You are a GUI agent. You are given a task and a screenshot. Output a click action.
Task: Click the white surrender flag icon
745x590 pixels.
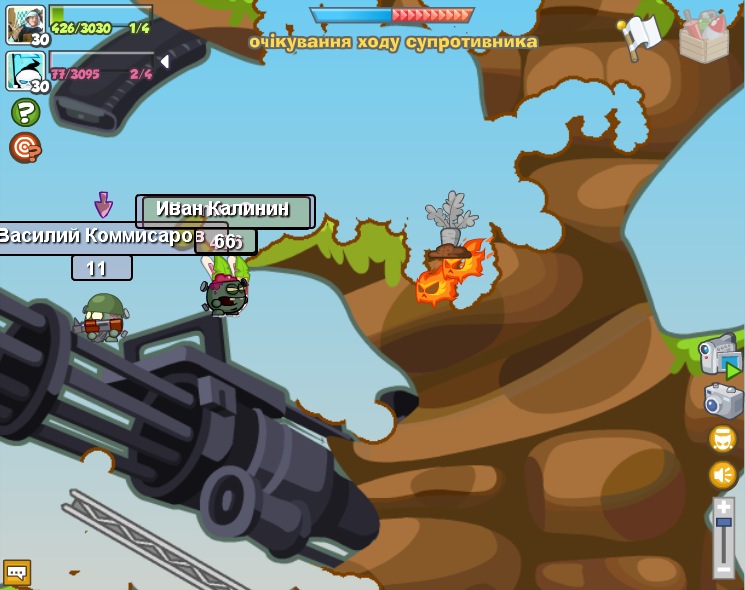click(639, 37)
